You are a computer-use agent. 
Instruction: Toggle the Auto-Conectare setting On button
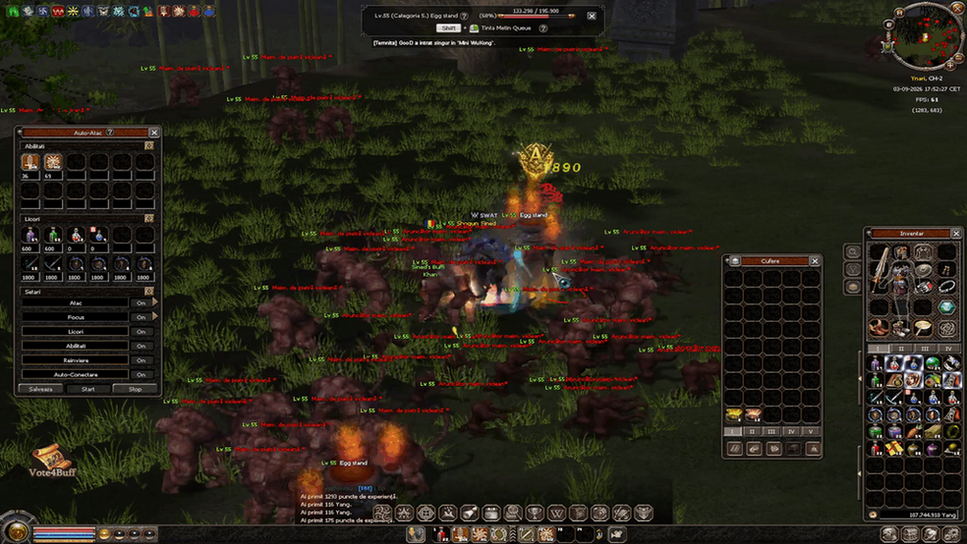click(x=142, y=374)
